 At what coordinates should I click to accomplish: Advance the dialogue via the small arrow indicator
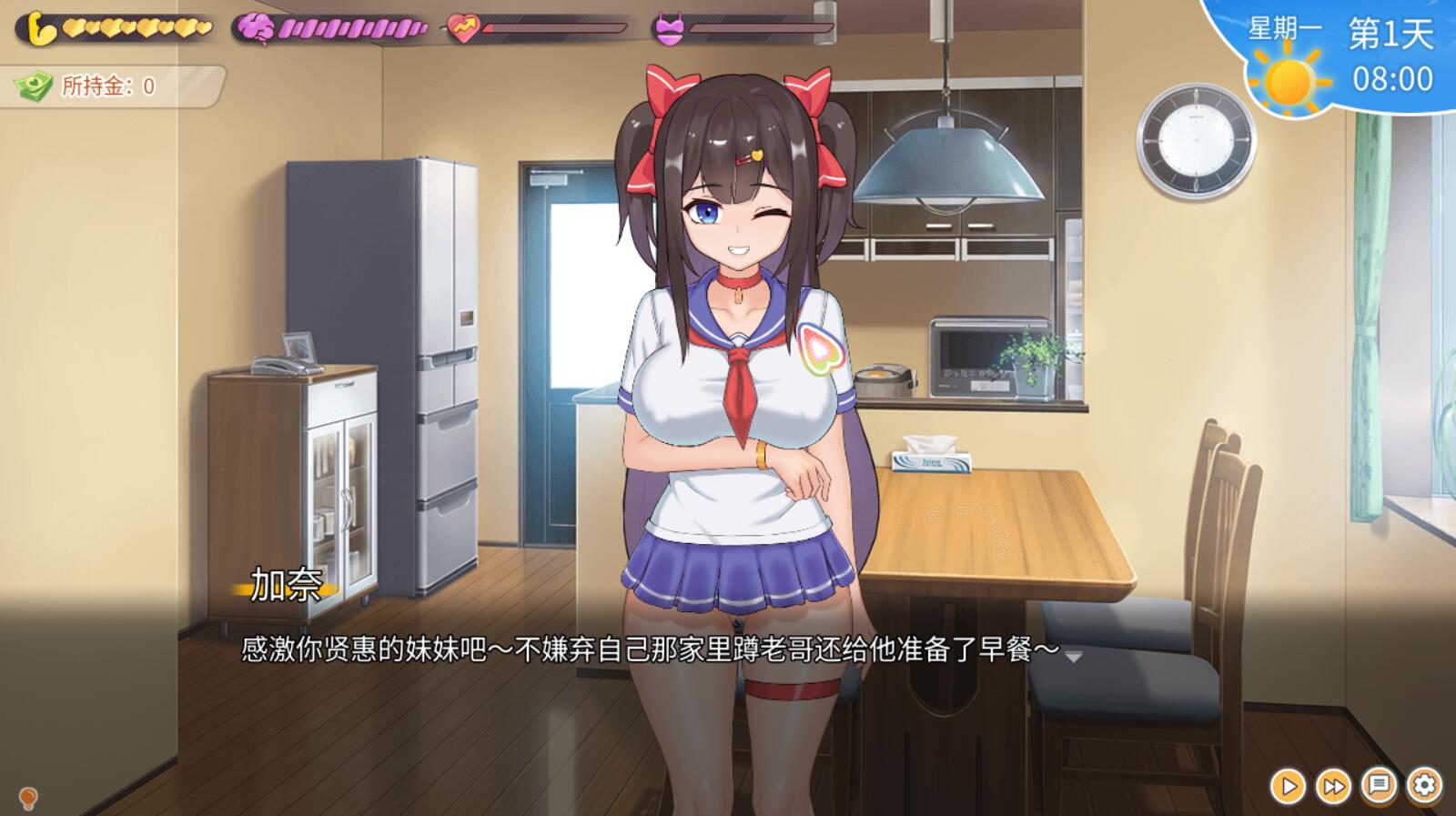point(1074,656)
